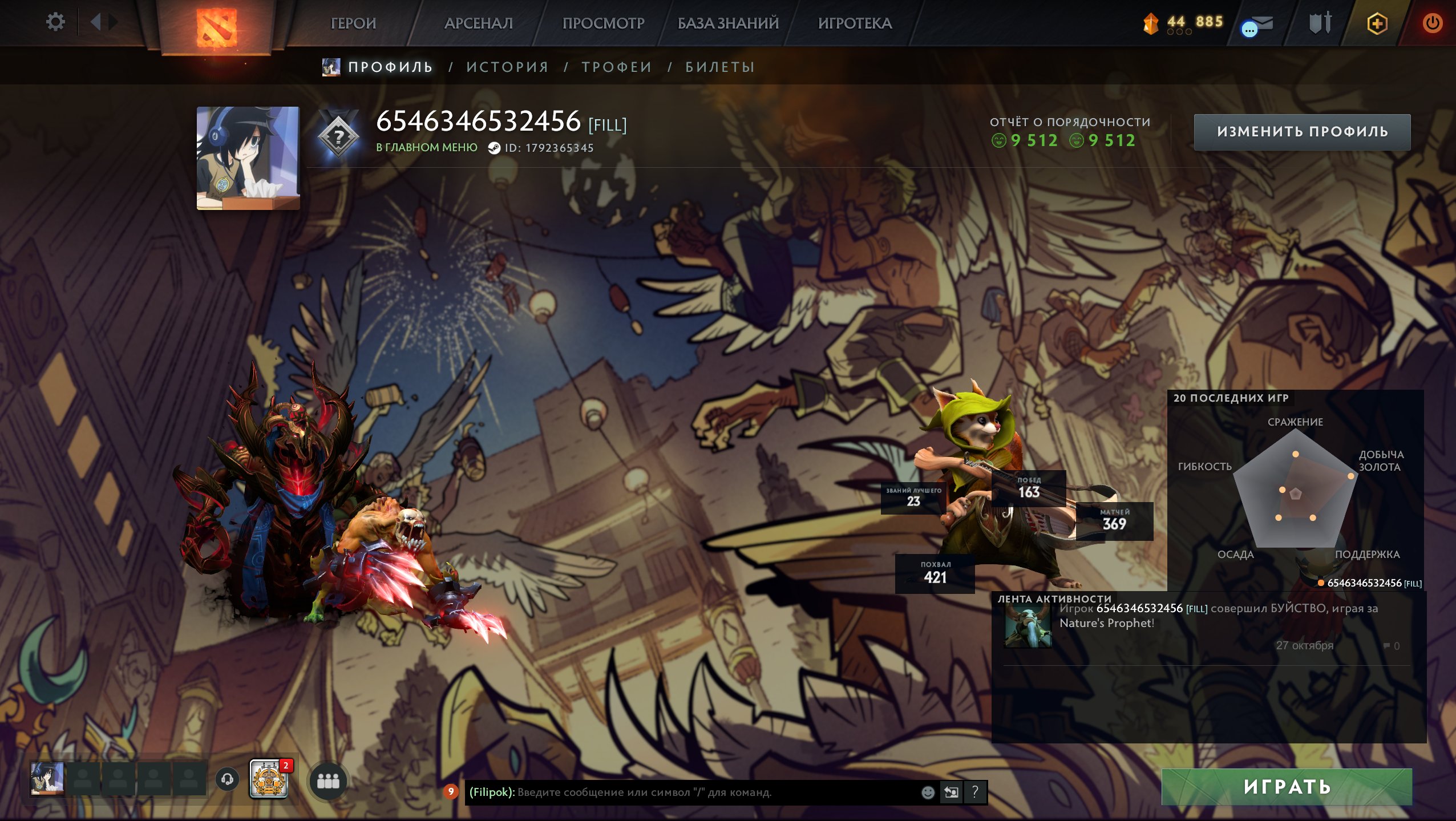The width and height of the screenshot is (1456, 821).
Task: Open the ГЕРОИ menu
Action: click(353, 23)
